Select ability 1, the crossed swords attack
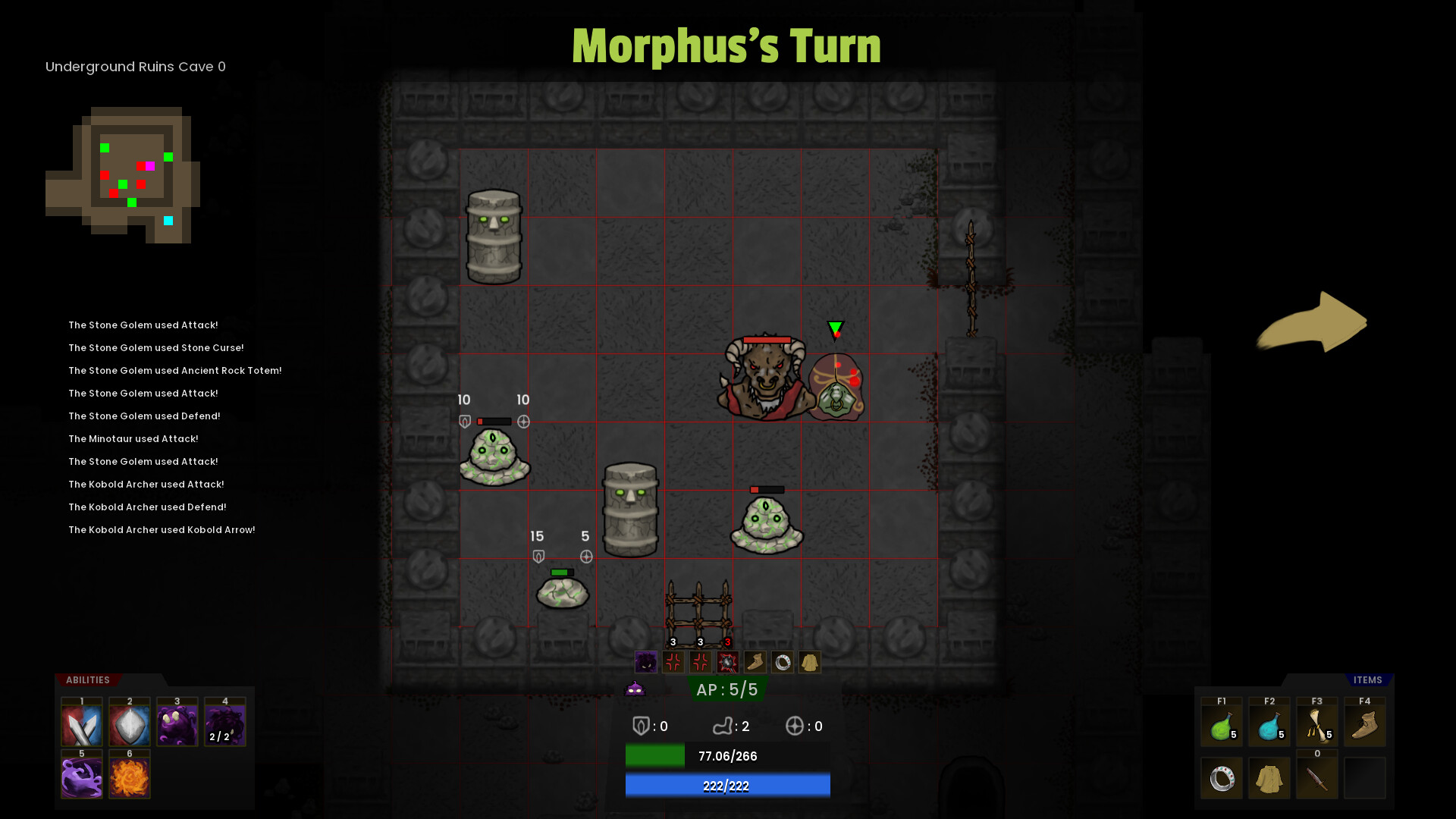Screen dimensions: 1456x819 (81, 723)
